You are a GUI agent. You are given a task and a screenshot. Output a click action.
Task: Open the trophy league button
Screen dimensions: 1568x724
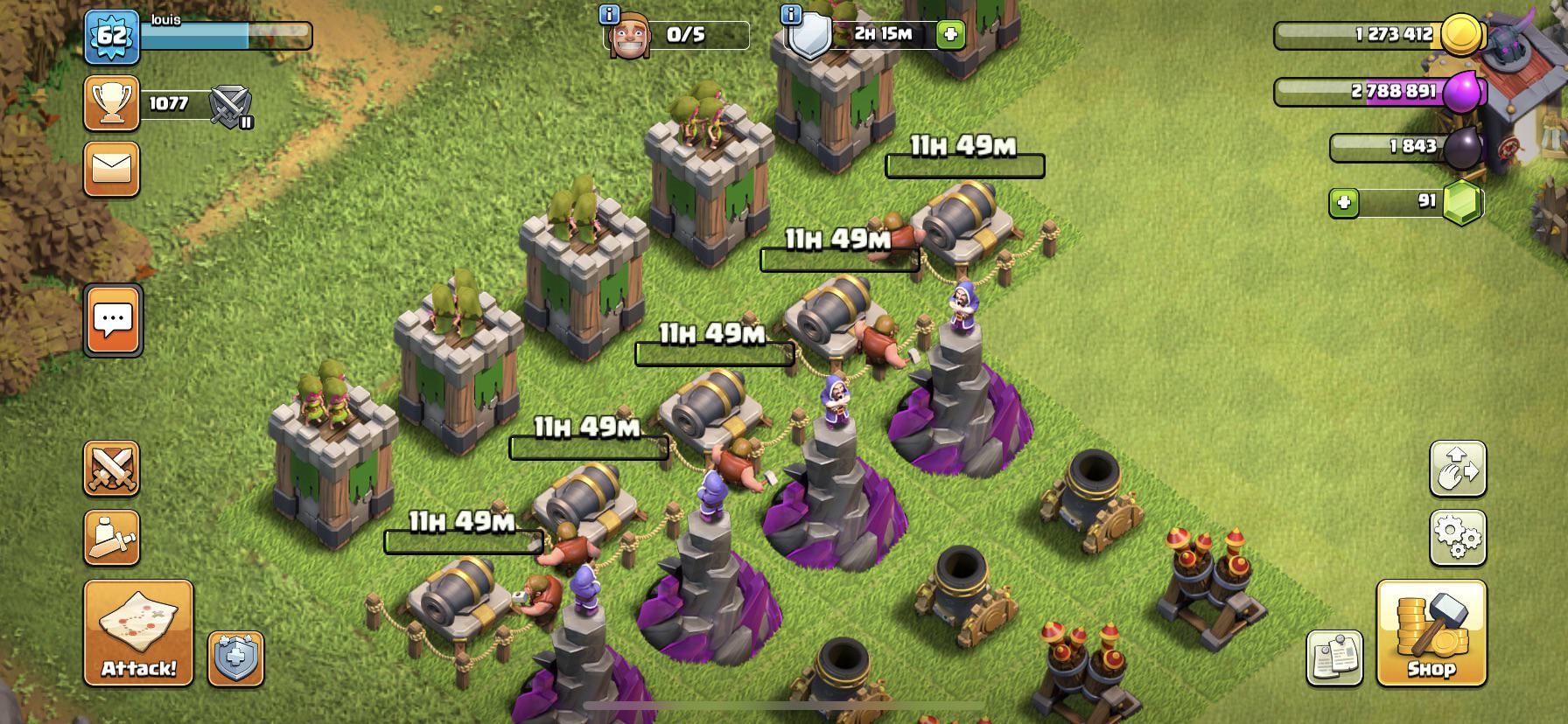coord(112,103)
